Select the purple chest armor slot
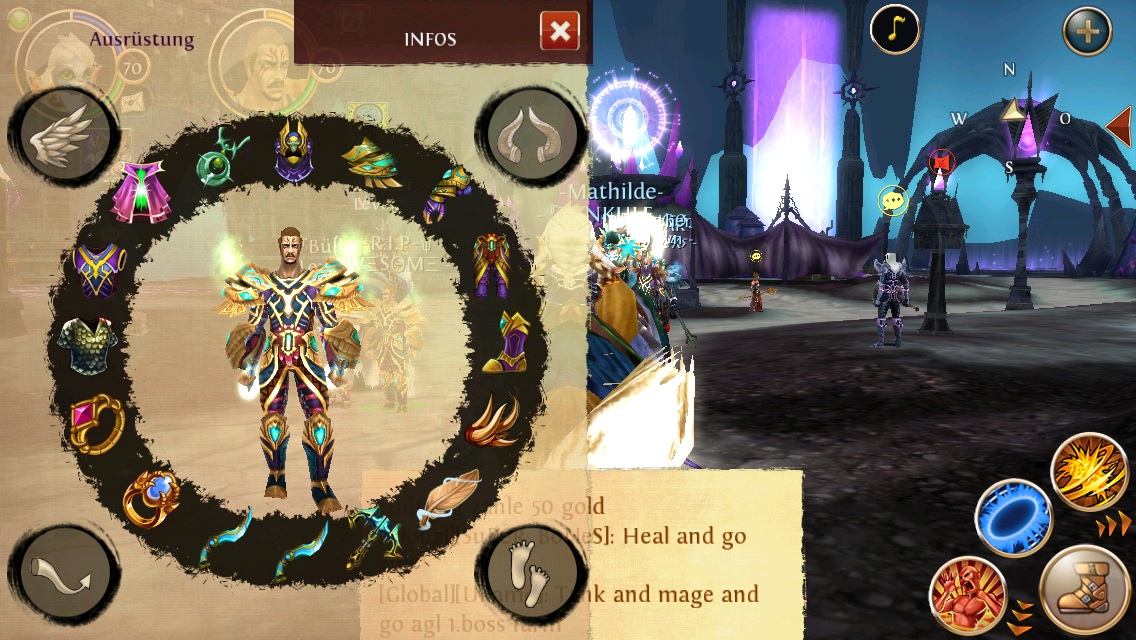The height and width of the screenshot is (640, 1136). click(100, 270)
